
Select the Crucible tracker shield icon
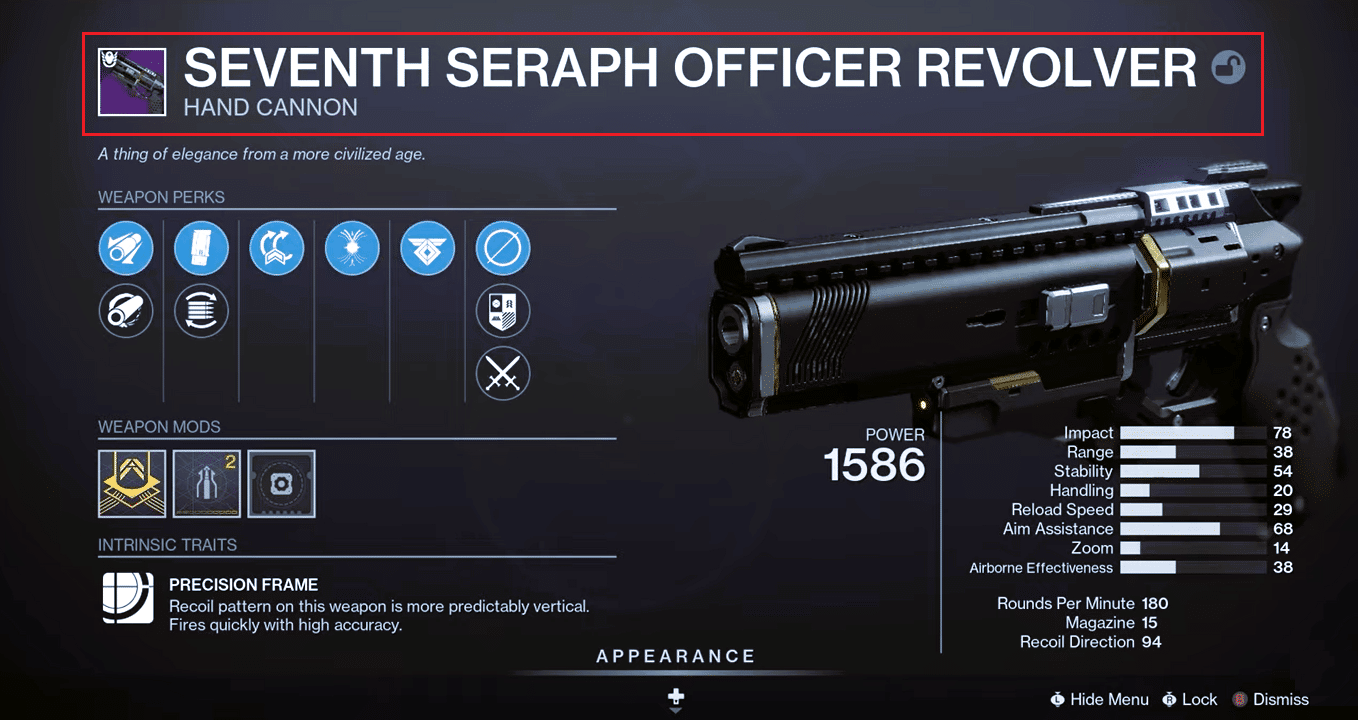[502, 311]
